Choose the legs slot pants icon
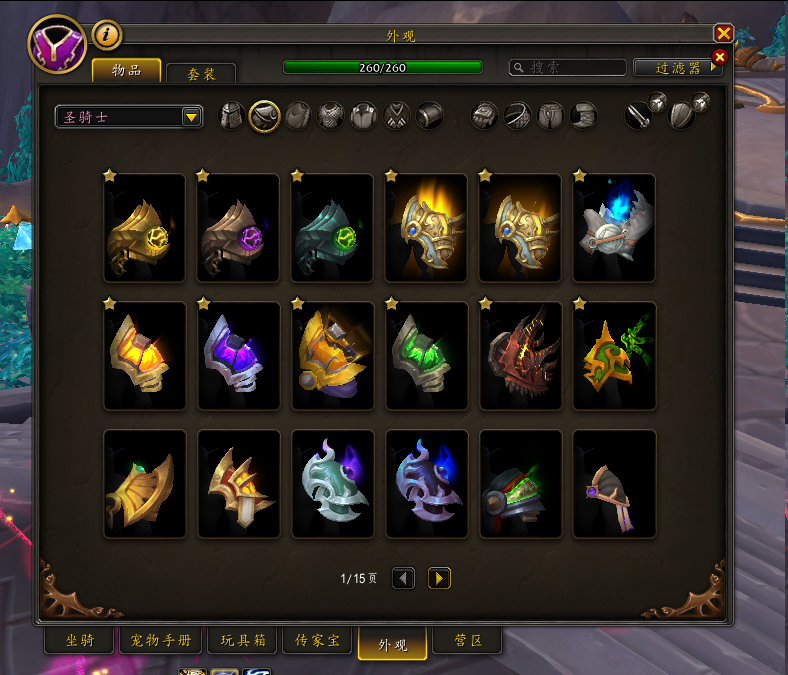The image size is (788, 675). pyautogui.click(x=551, y=116)
